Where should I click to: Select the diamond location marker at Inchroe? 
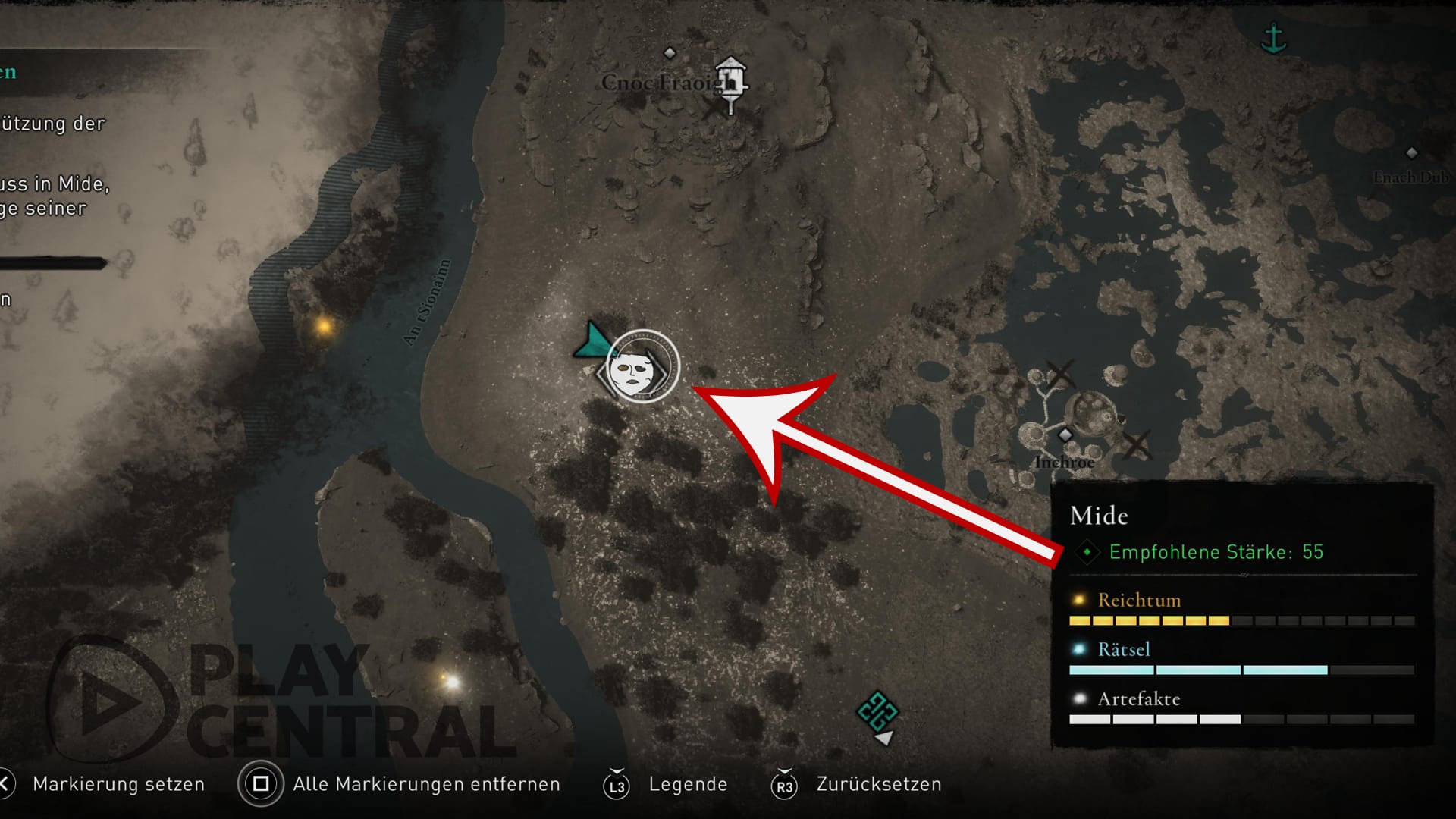(x=1065, y=435)
